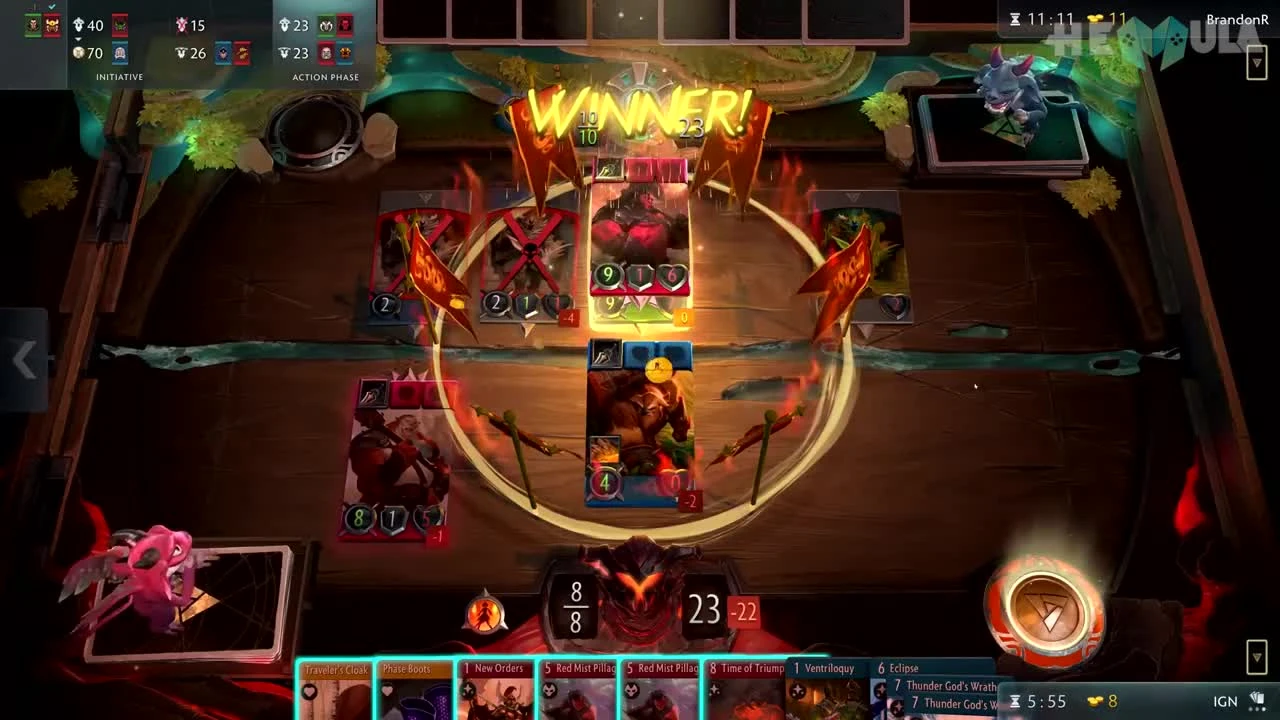1280x720 pixels.
Task: Select the Phase Boots card in hand
Action: [412, 690]
